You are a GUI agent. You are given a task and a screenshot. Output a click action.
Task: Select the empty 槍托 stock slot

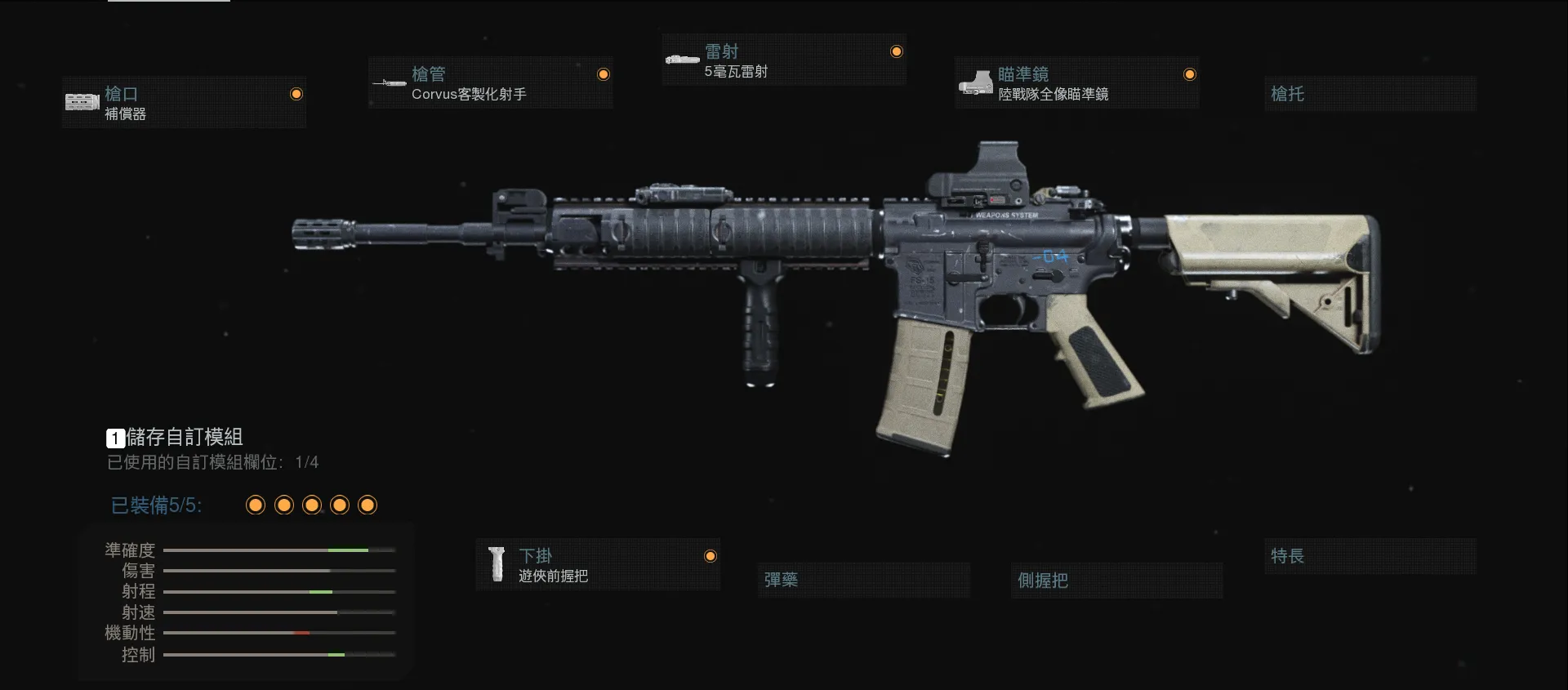[1370, 94]
